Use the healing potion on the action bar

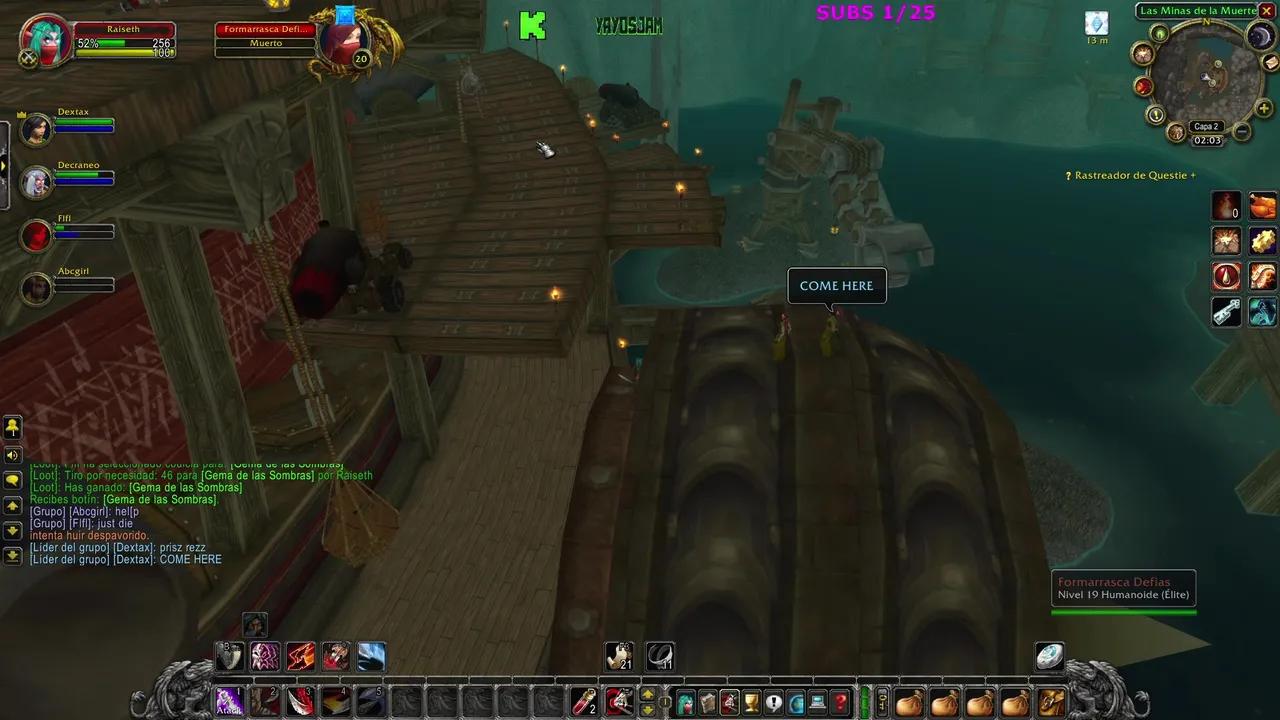click(584, 702)
